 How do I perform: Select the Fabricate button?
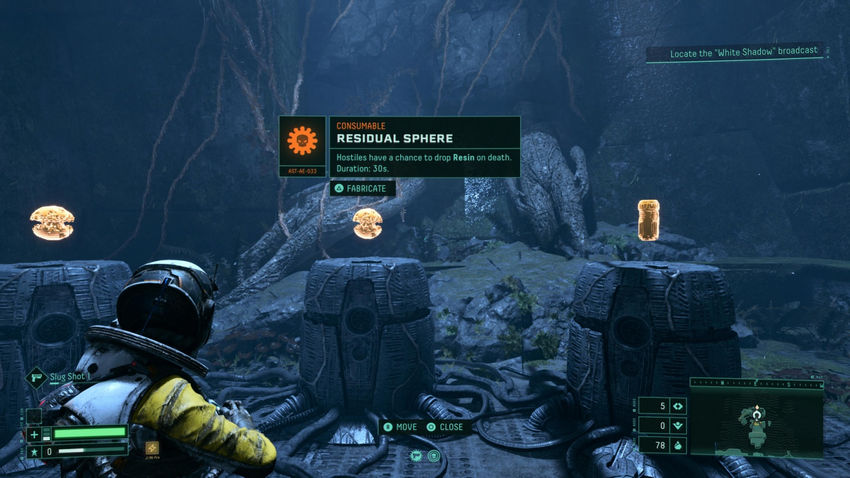coord(363,188)
